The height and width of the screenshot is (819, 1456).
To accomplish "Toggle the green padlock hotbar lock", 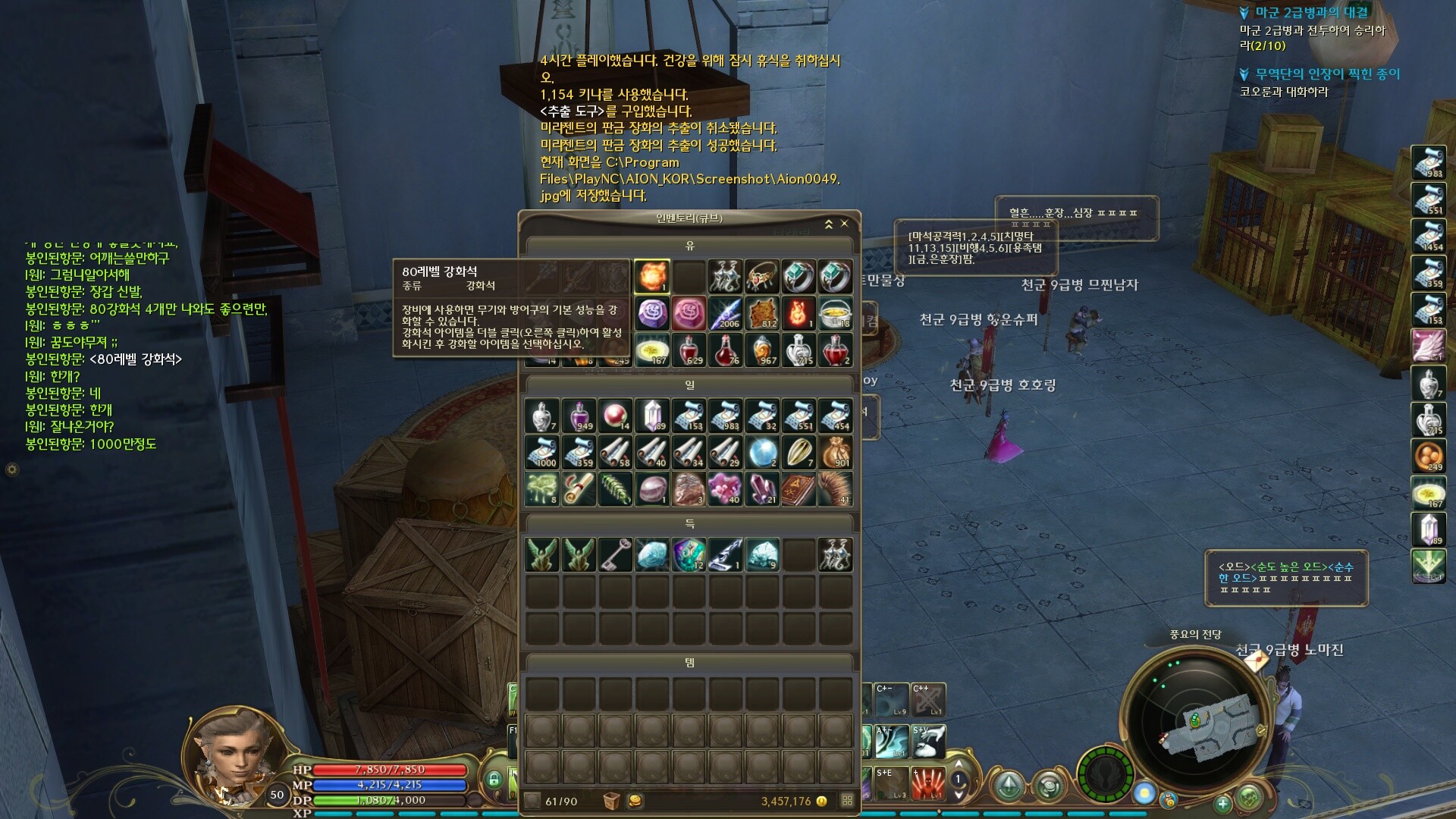I will pyautogui.click(x=494, y=780).
